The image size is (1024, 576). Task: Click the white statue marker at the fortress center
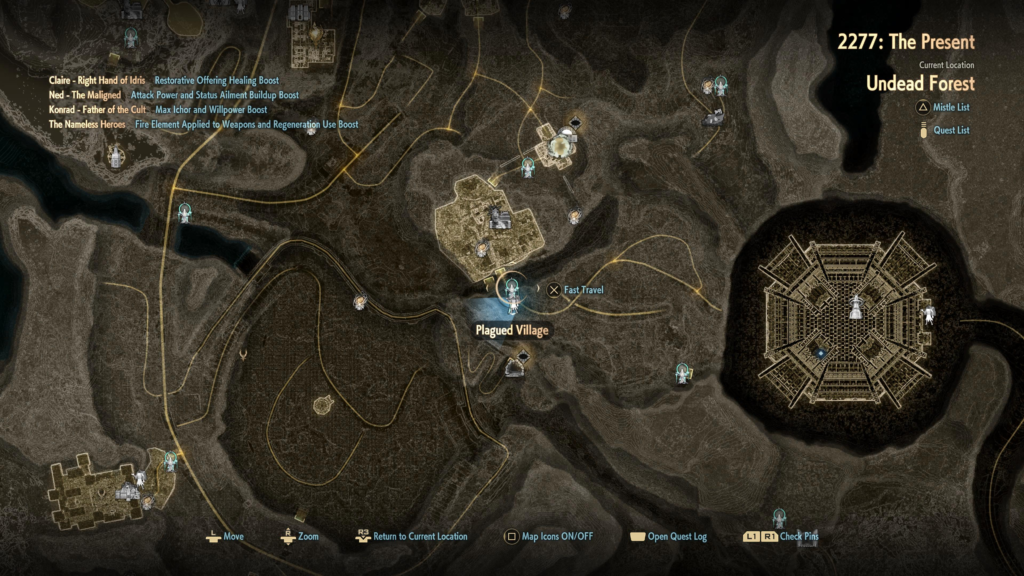(x=856, y=305)
